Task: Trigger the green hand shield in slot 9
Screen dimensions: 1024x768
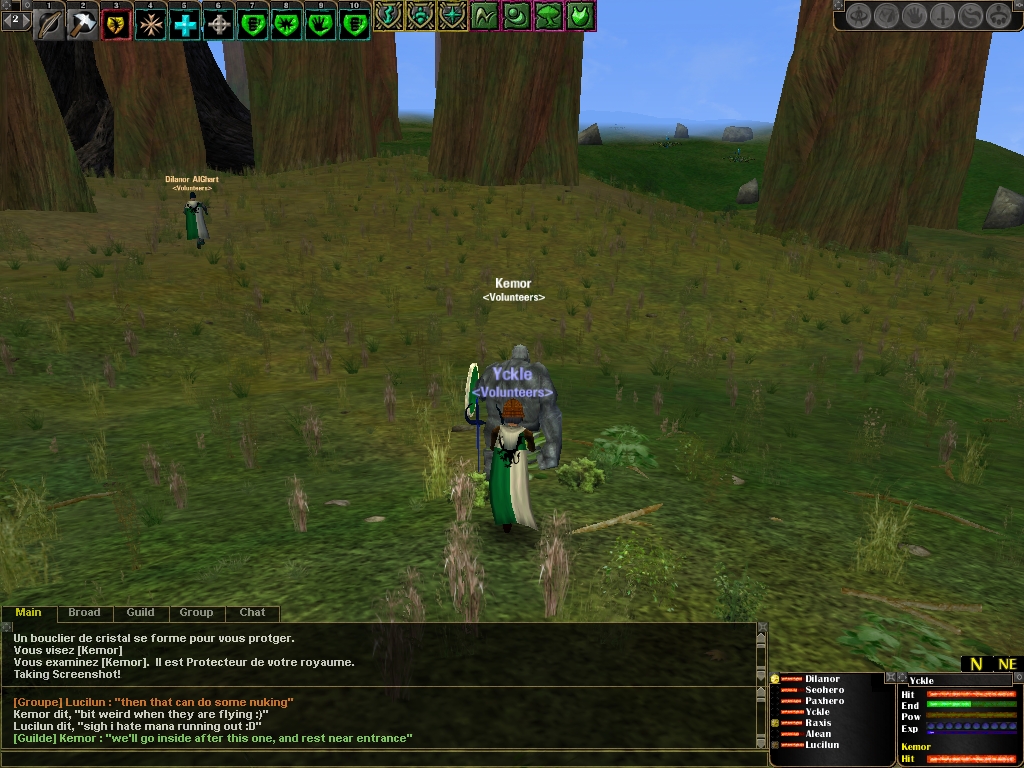Action: pyautogui.click(x=321, y=24)
